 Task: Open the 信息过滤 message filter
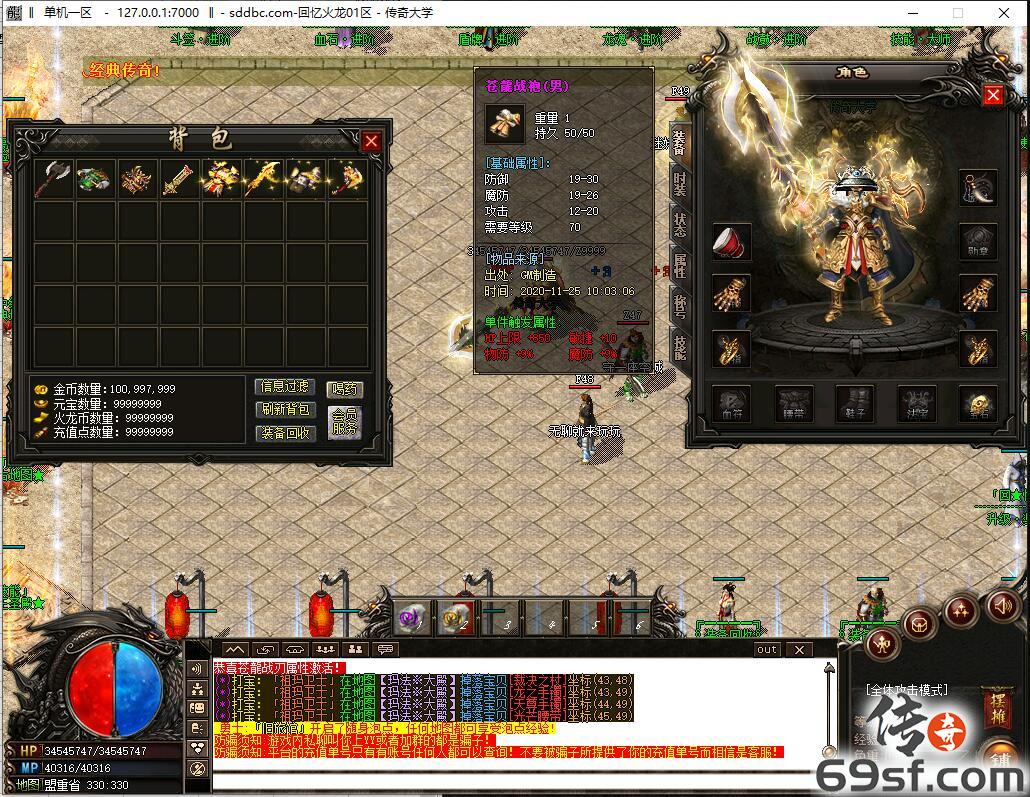[286, 387]
